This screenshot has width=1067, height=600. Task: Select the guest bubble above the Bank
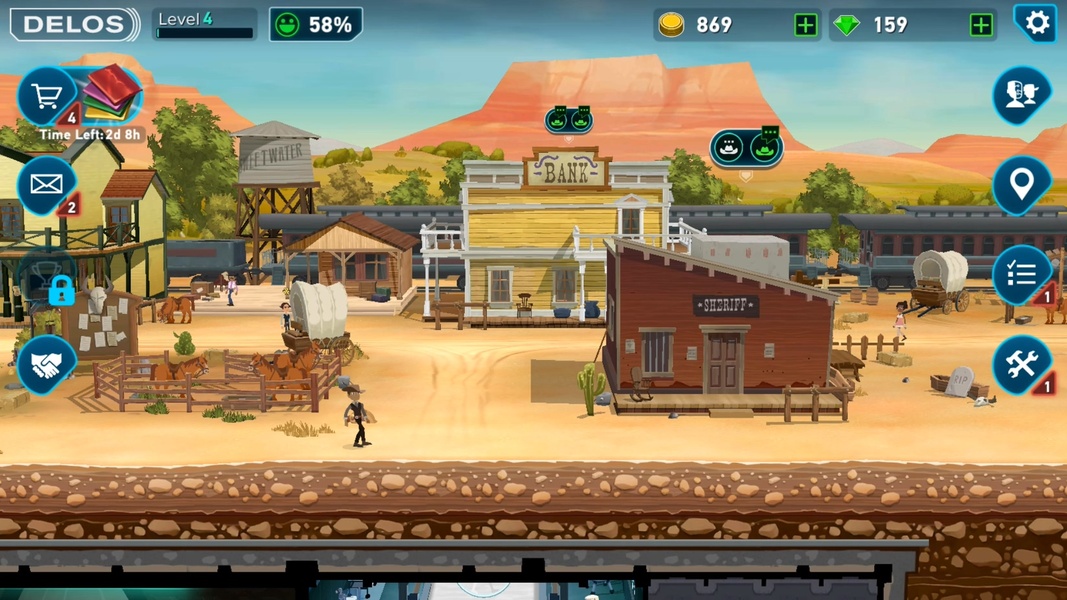pyautogui.click(x=568, y=121)
